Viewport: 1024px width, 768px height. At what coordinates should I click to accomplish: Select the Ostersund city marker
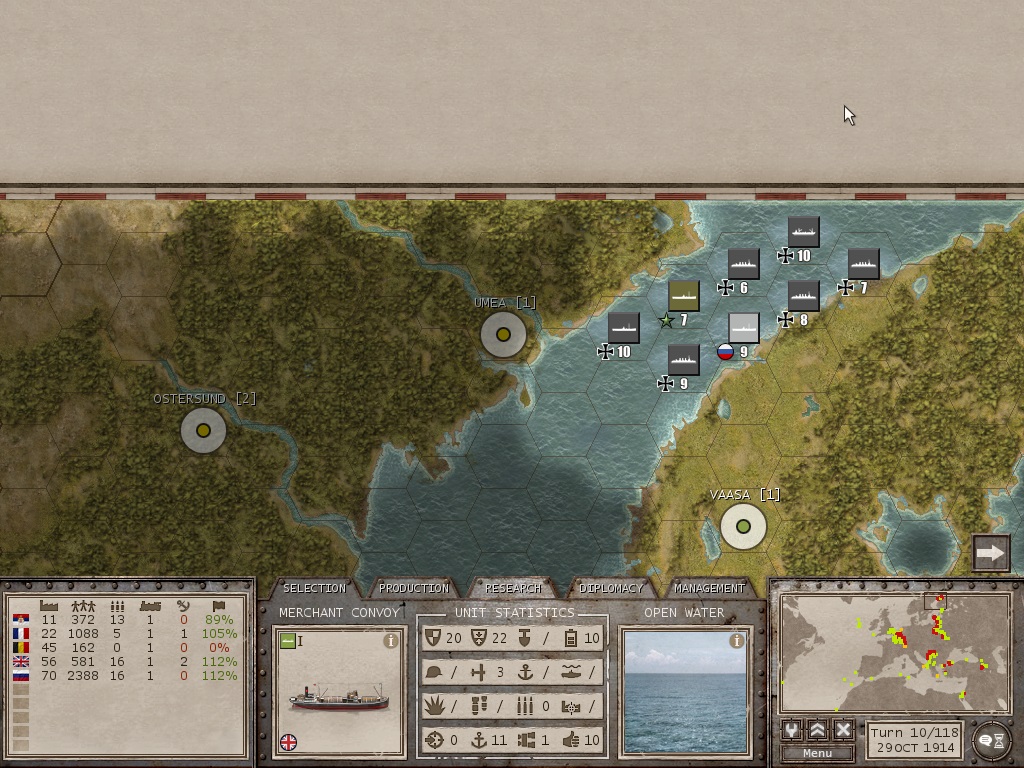coord(203,431)
